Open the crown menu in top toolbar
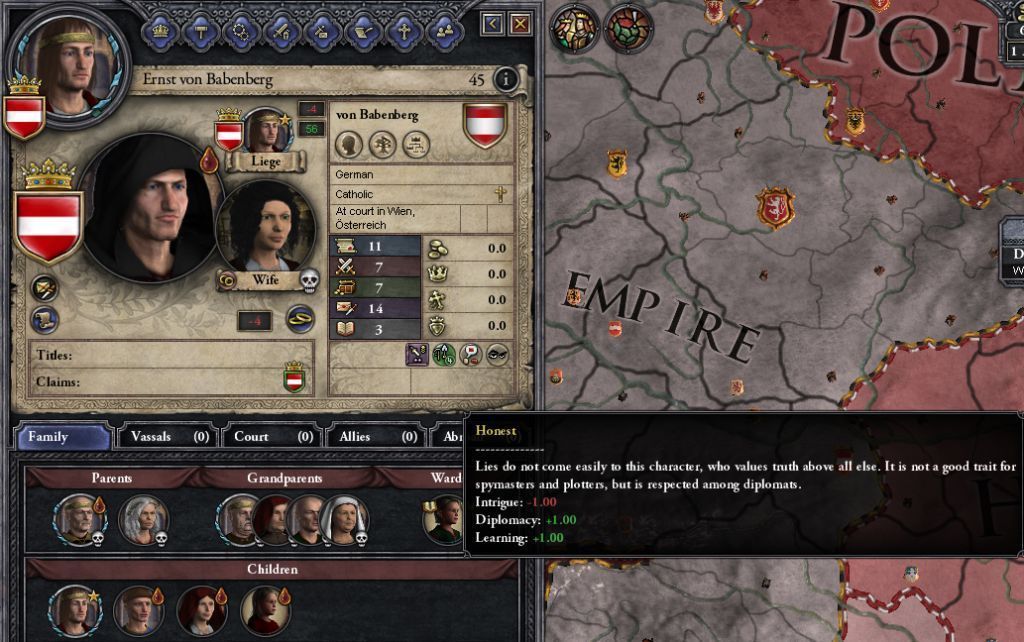Viewport: 1024px width, 642px height. 160,31
